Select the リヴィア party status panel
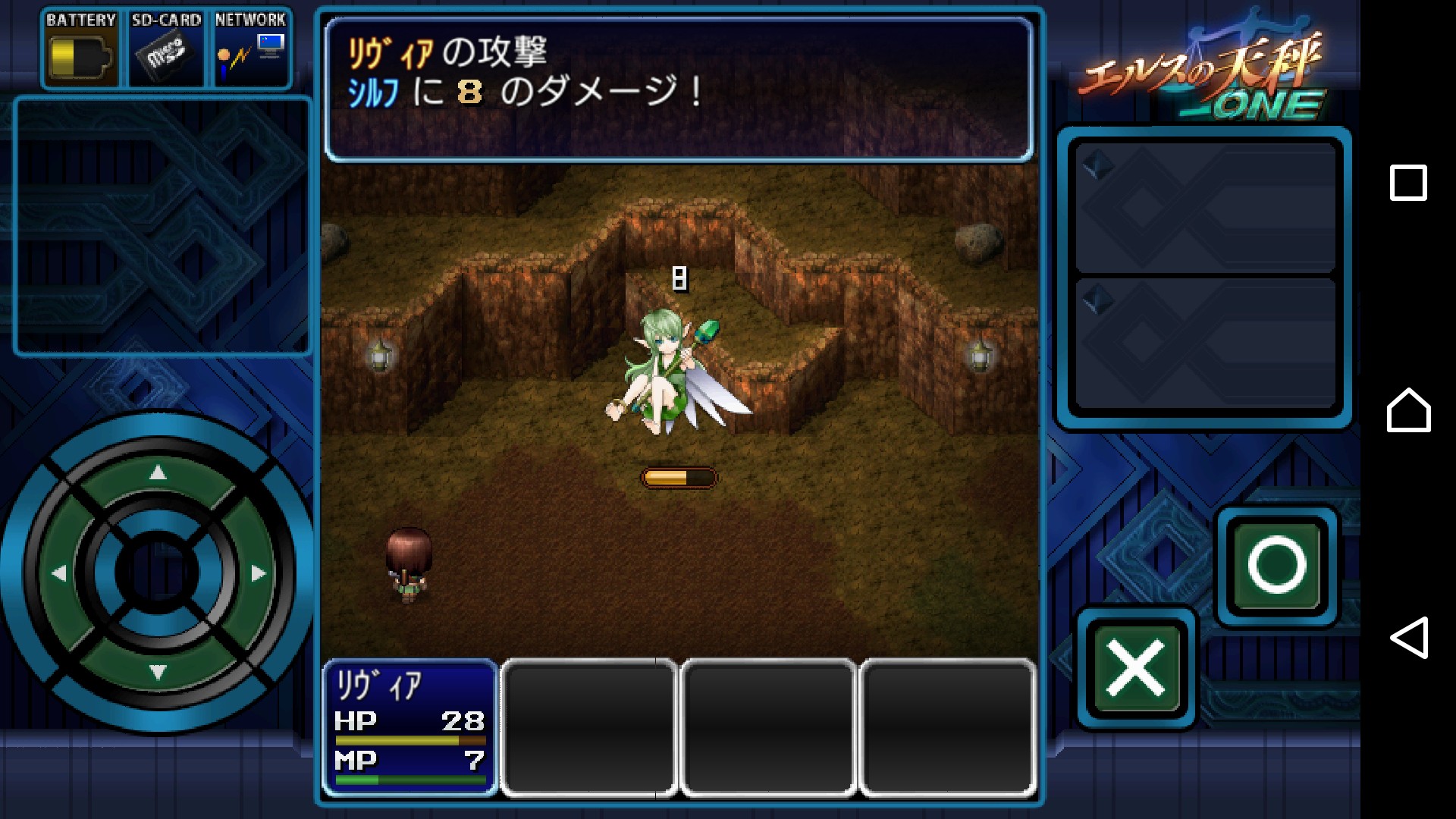This screenshot has height=819, width=1456. (410, 728)
